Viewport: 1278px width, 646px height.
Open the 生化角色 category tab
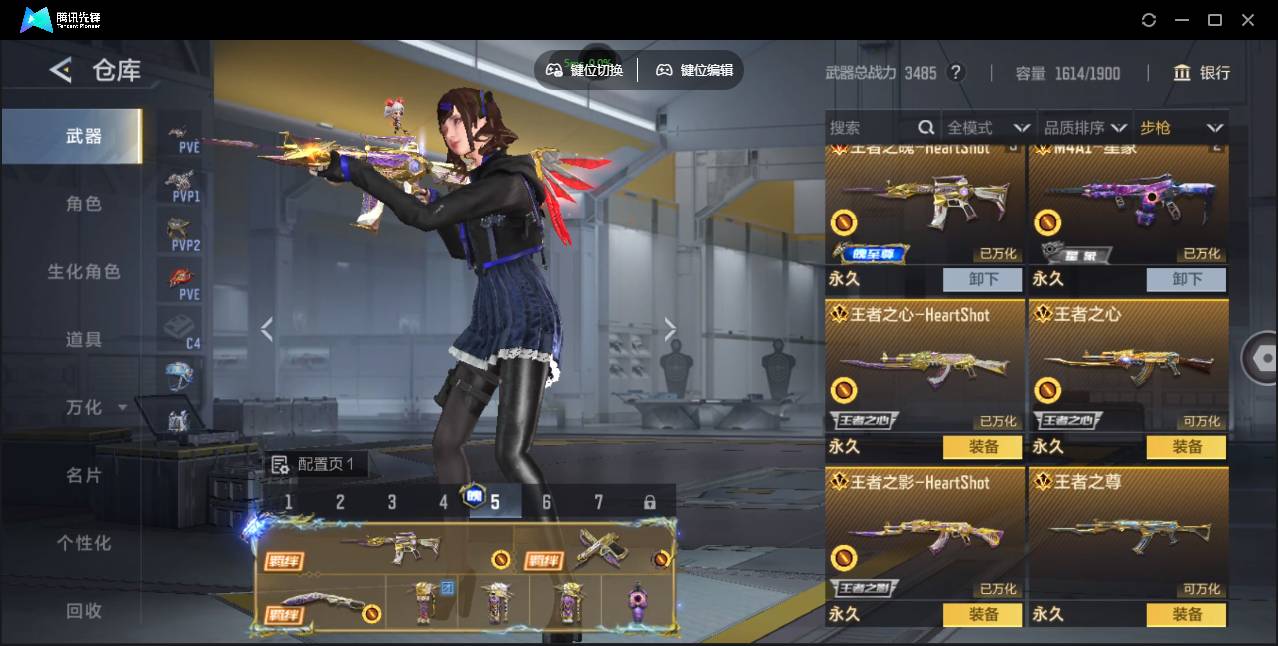(84, 272)
